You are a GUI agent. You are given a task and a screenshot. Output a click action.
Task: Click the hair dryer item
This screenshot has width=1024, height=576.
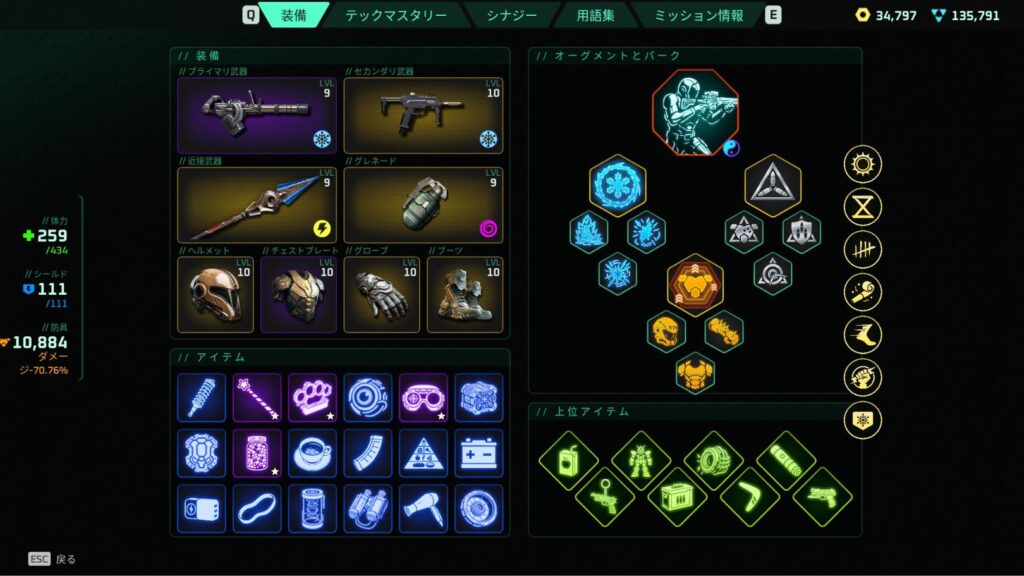point(423,507)
